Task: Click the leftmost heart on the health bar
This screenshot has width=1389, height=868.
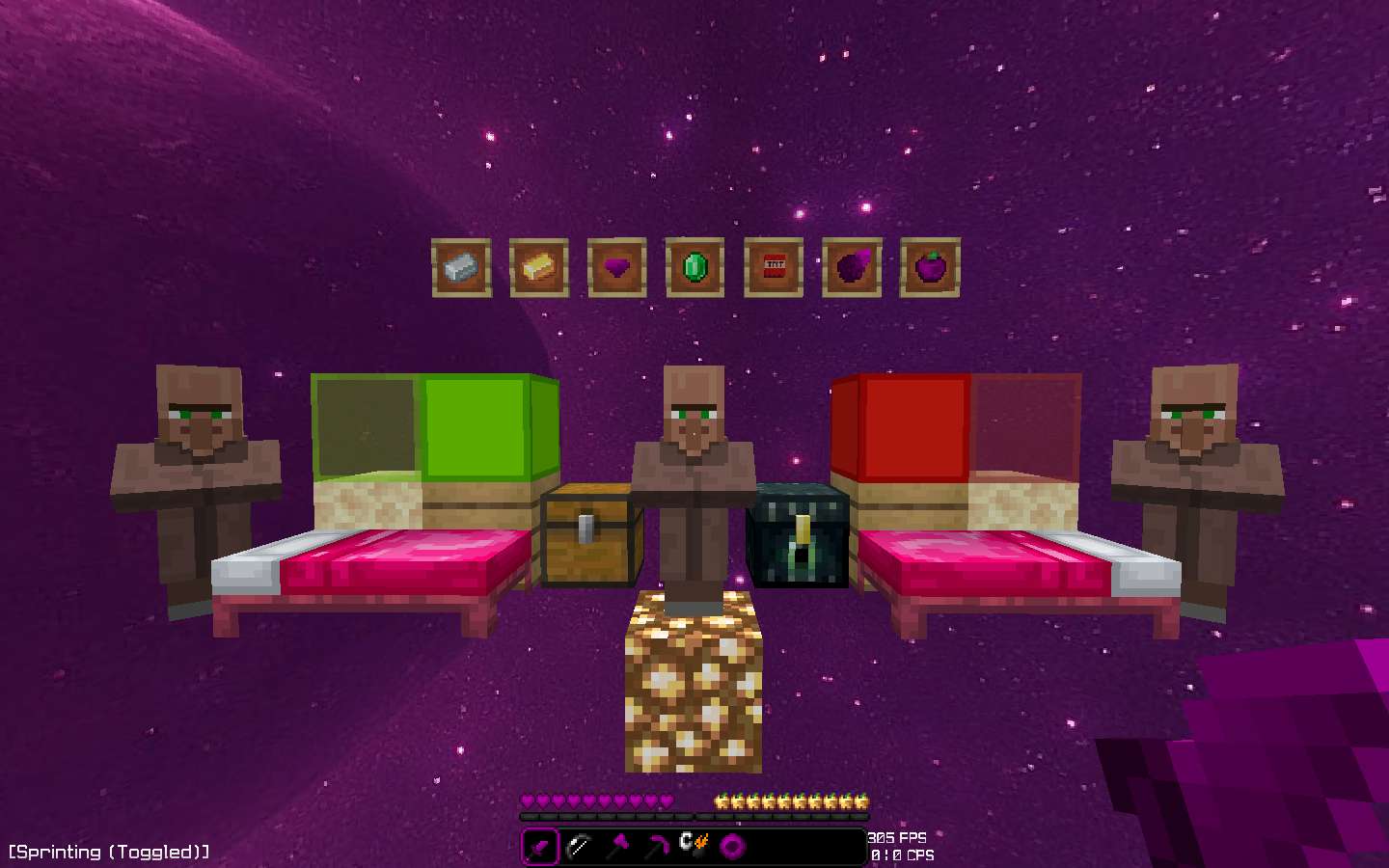Action: [x=530, y=801]
